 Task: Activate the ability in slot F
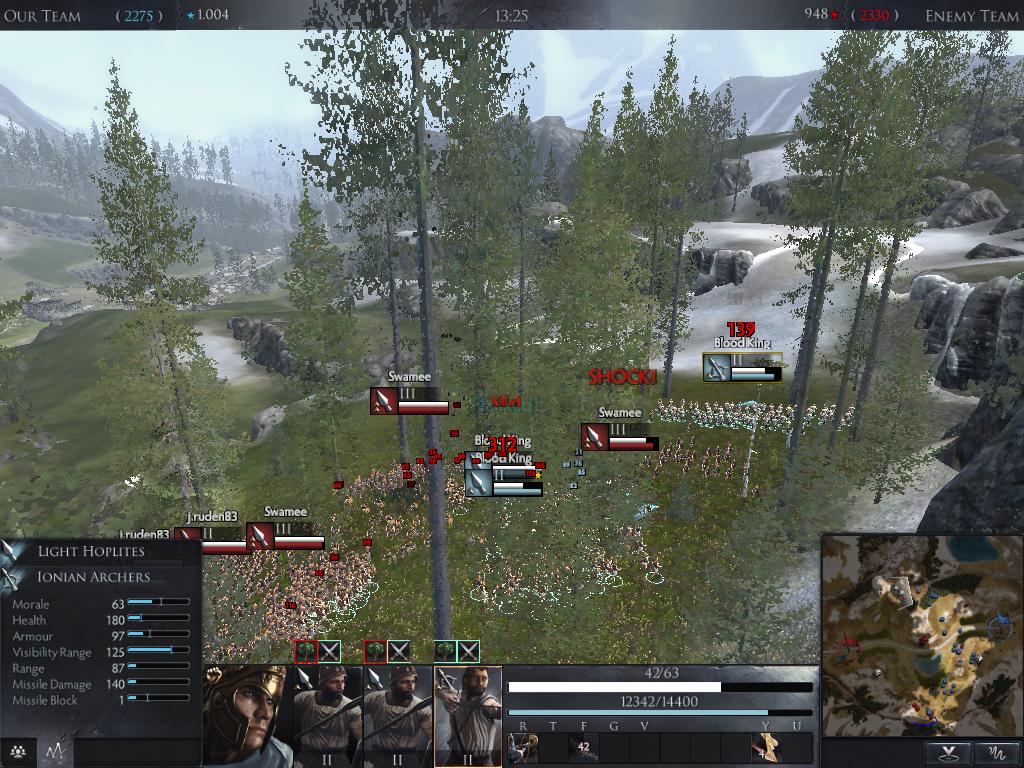(x=583, y=748)
